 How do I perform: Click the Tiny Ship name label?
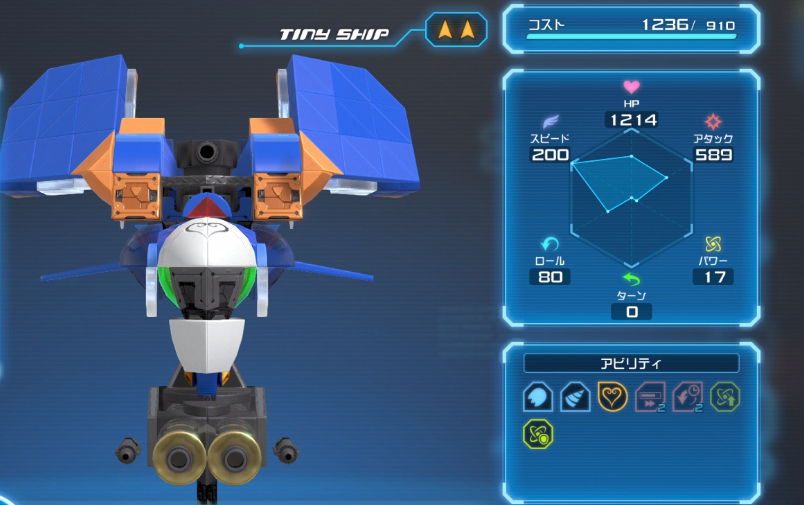tap(334, 34)
